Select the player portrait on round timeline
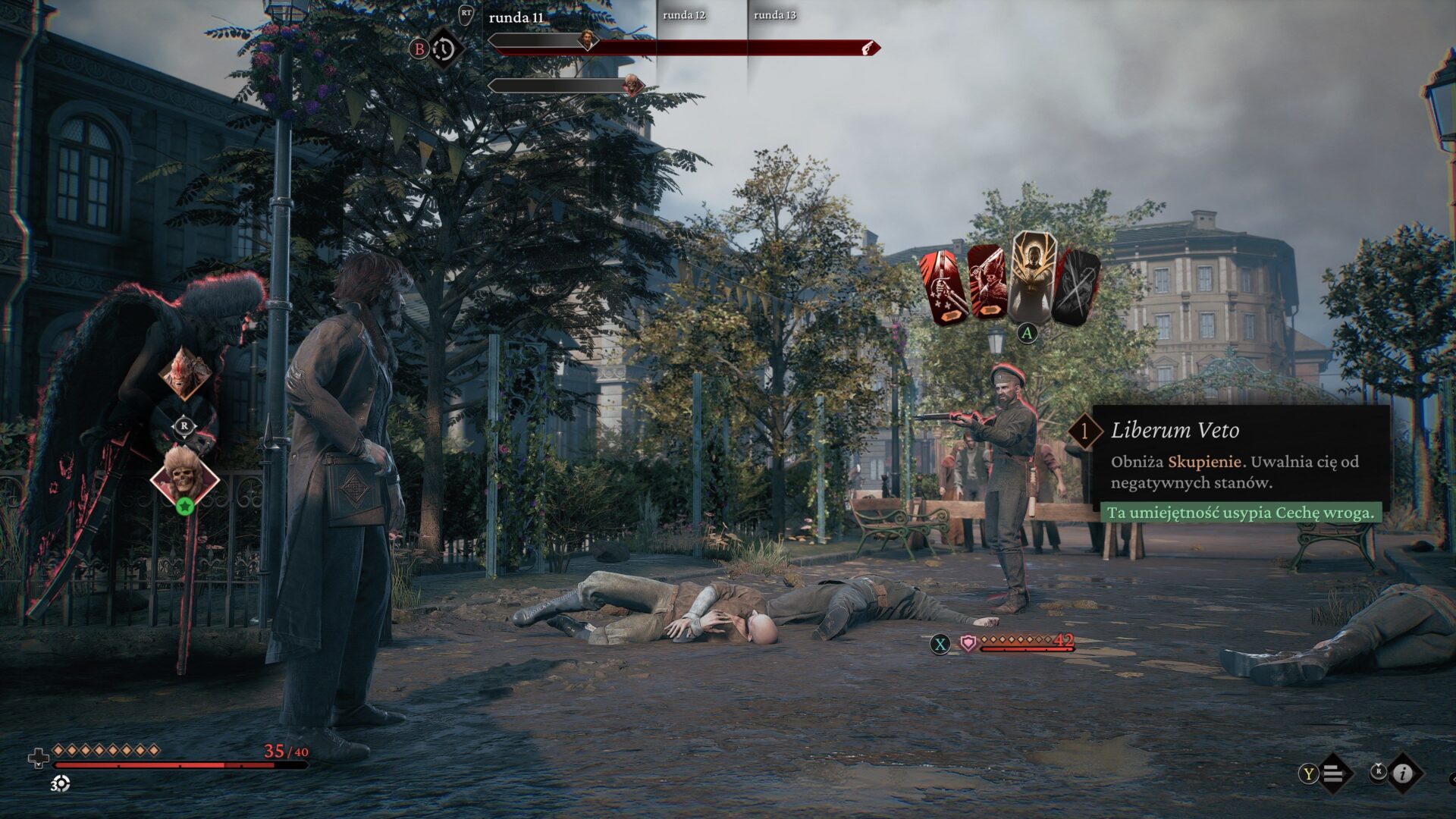Screen dimensions: 1456x819 (x=587, y=39)
